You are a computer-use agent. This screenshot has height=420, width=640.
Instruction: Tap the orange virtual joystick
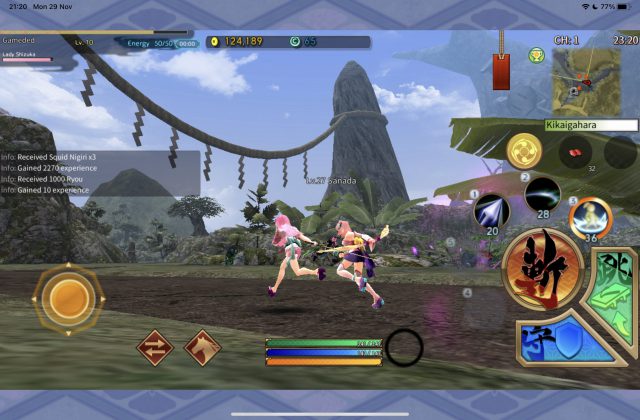point(68,296)
